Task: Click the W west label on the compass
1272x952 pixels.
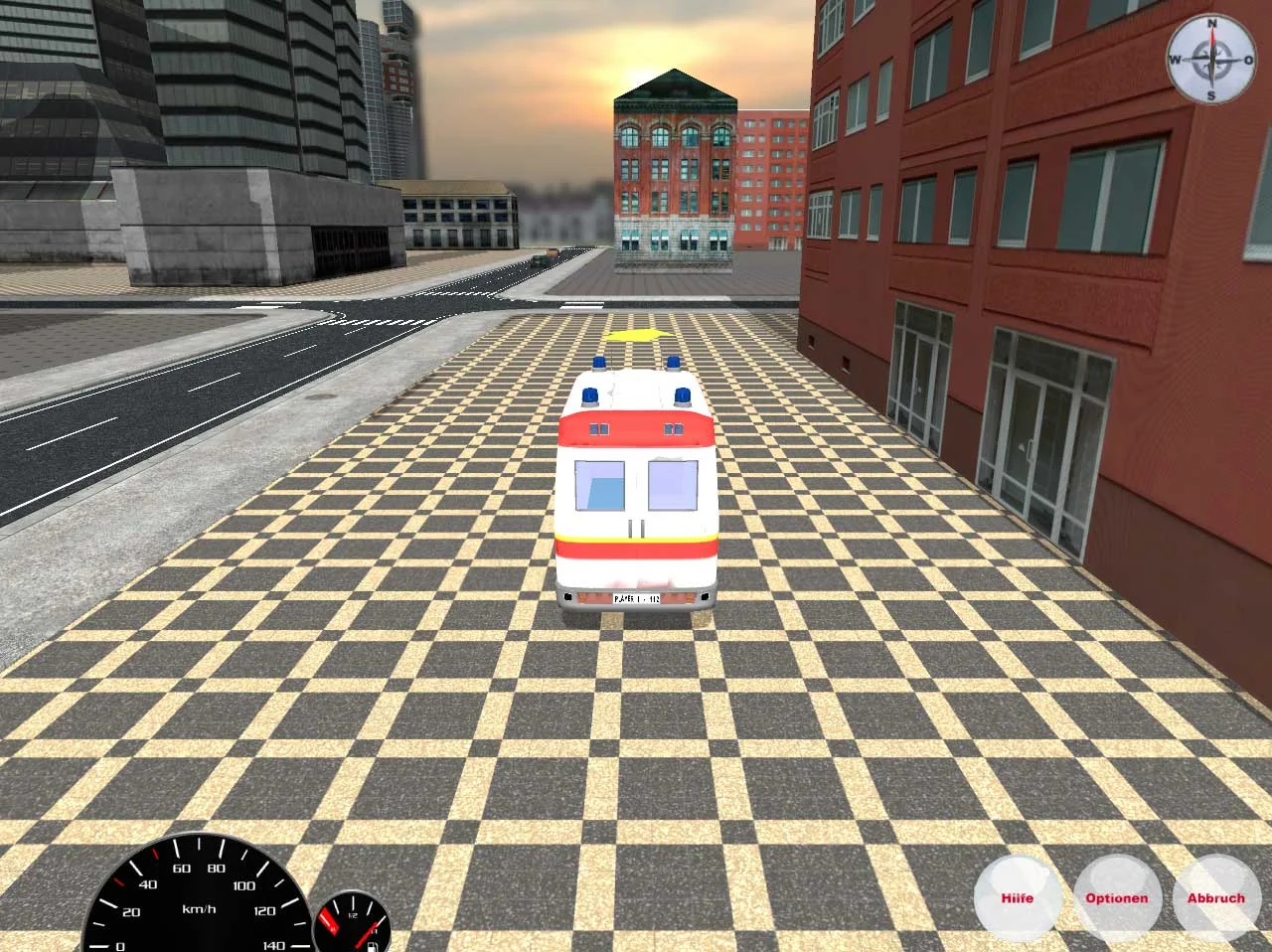Action: coord(1176,59)
